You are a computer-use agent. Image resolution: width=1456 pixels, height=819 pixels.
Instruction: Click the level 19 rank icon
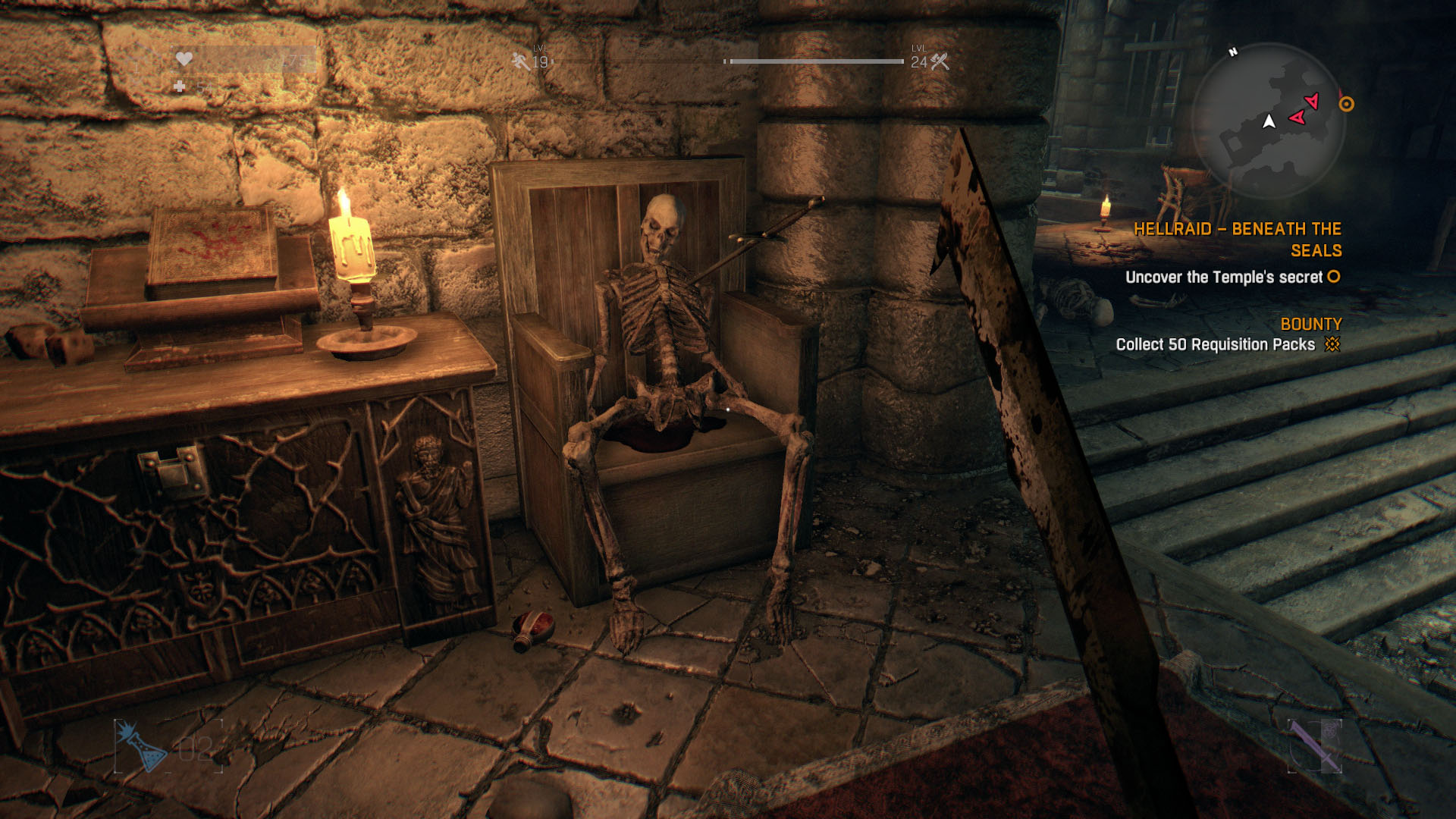click(x=521, y=61)
